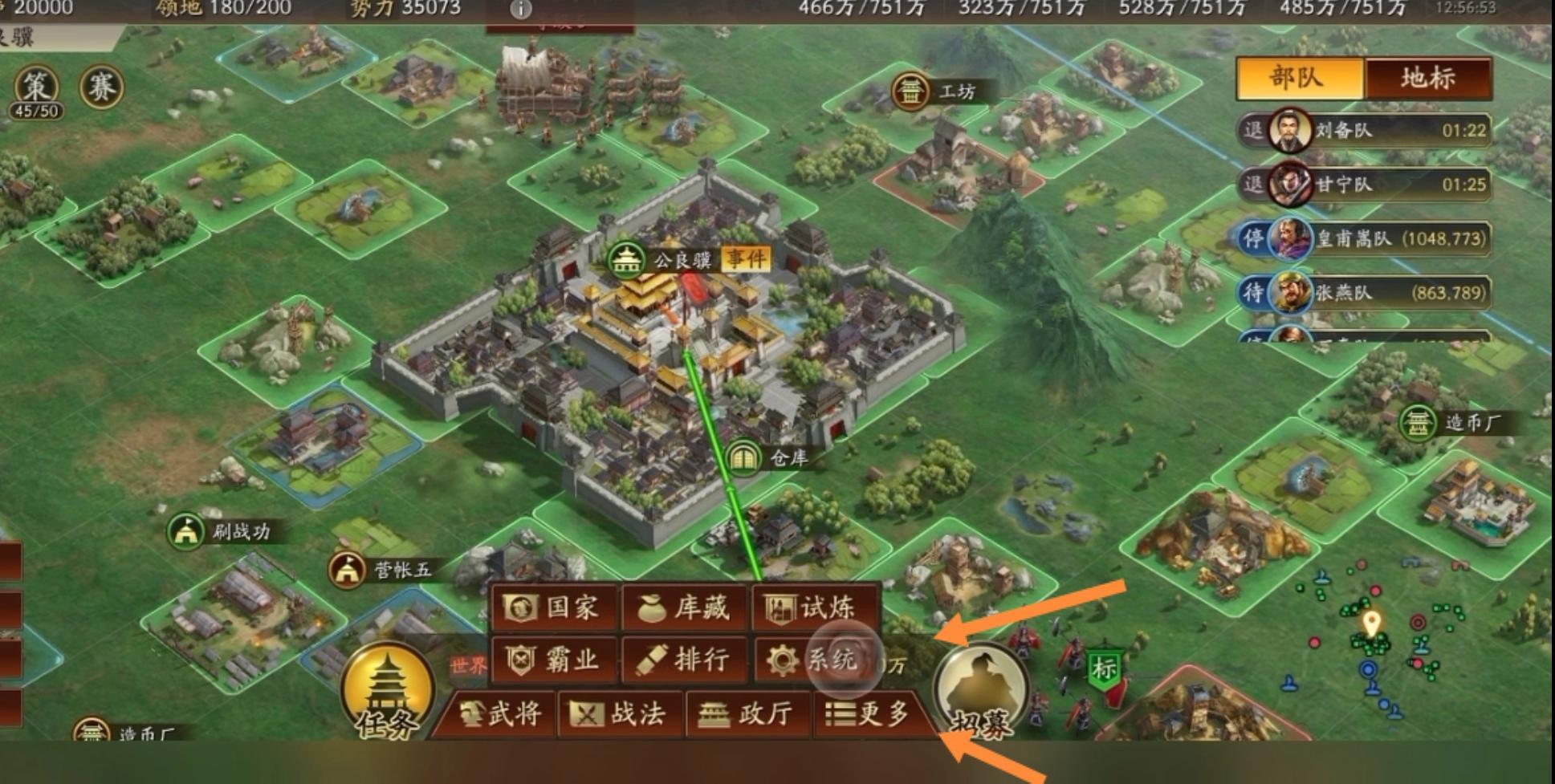Open the 国家 (Nation) menu icon
This screenshot has width=1555, height=784.
coord(552,608)
